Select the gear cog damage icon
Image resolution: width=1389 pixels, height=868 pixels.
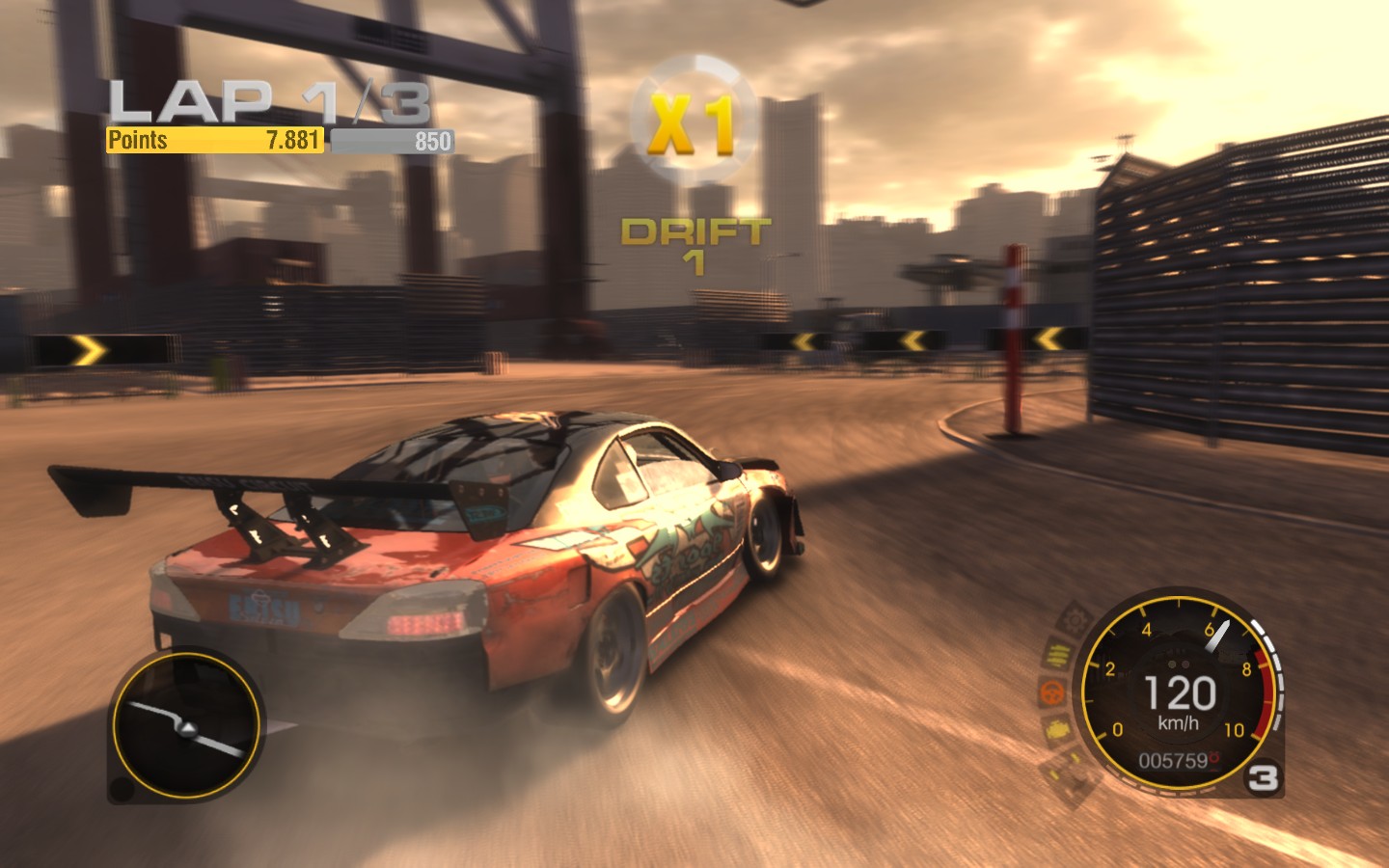click(1073, 619)
